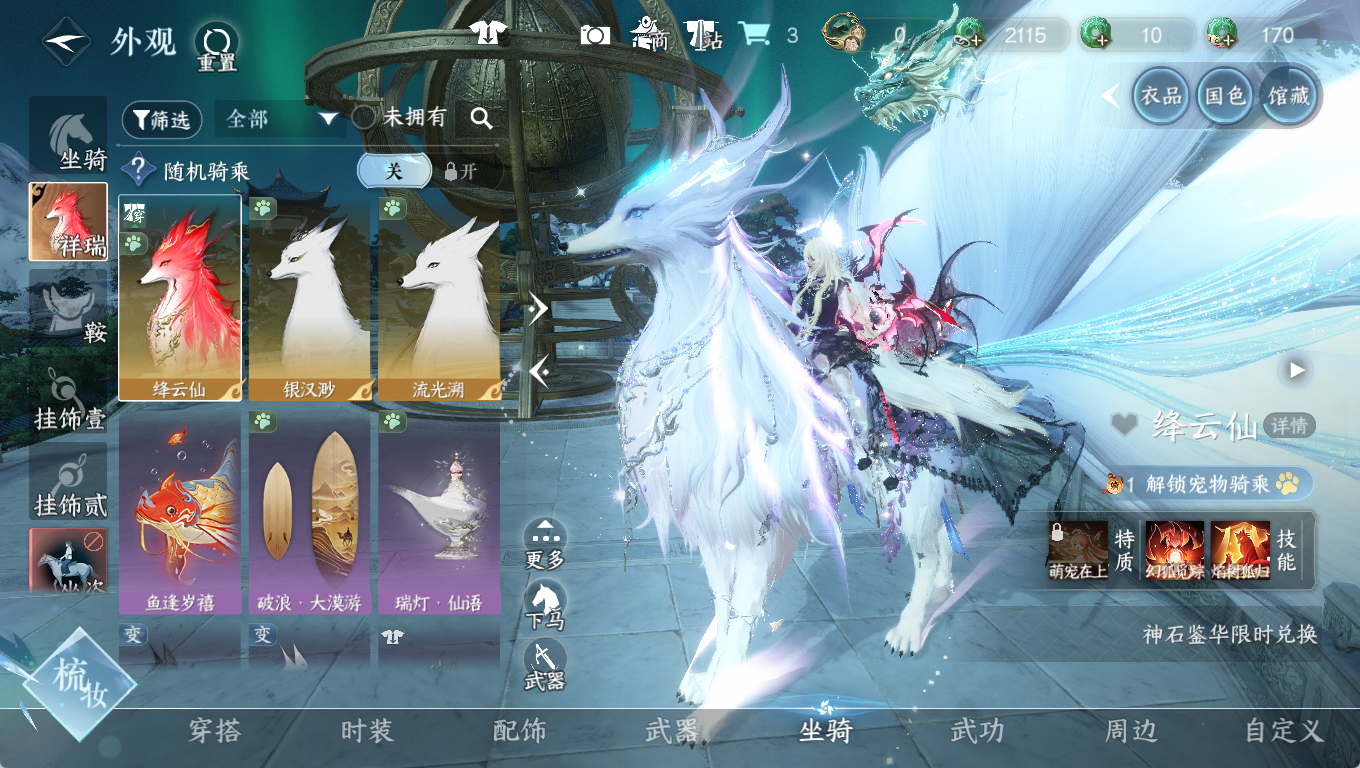
Task: Select the 绛云仙 red fox mount
Action: (x=180, y=298)
